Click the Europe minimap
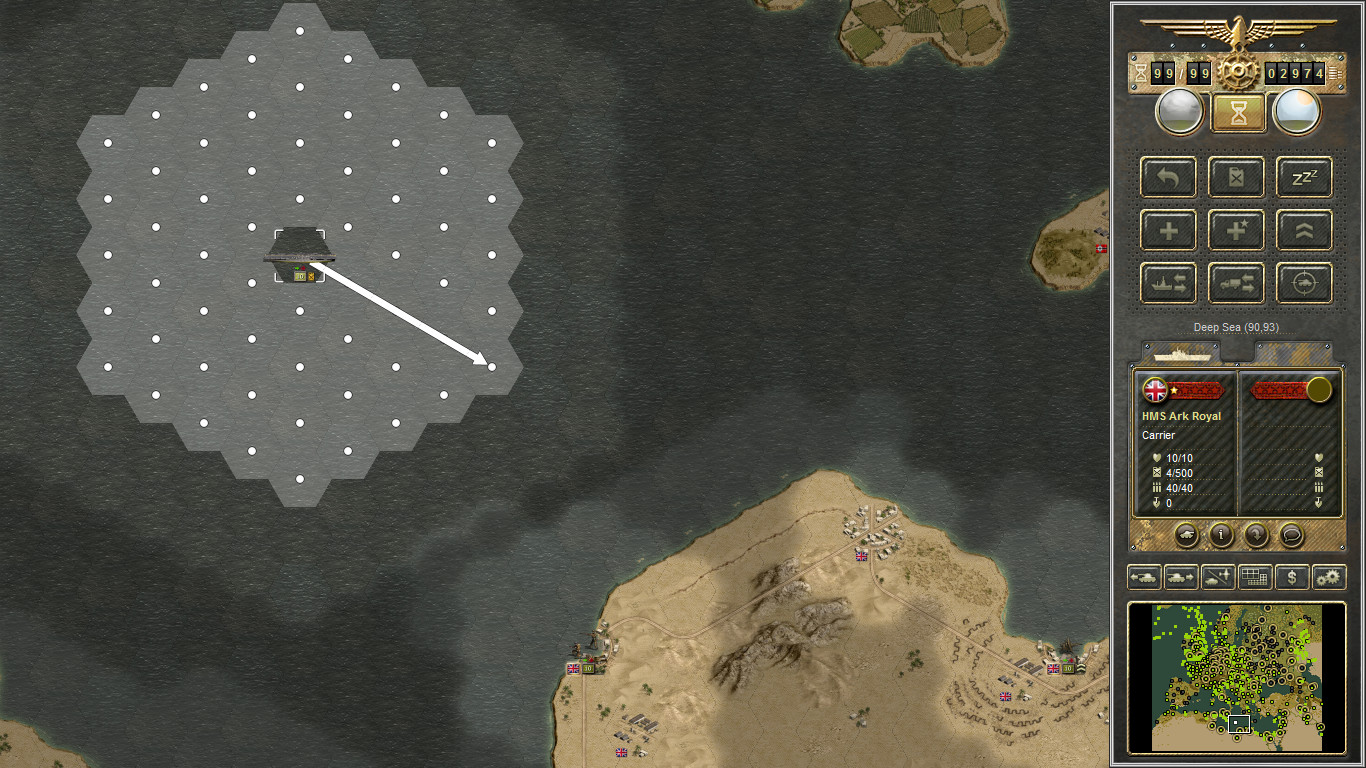 [x=1236, y=677]
